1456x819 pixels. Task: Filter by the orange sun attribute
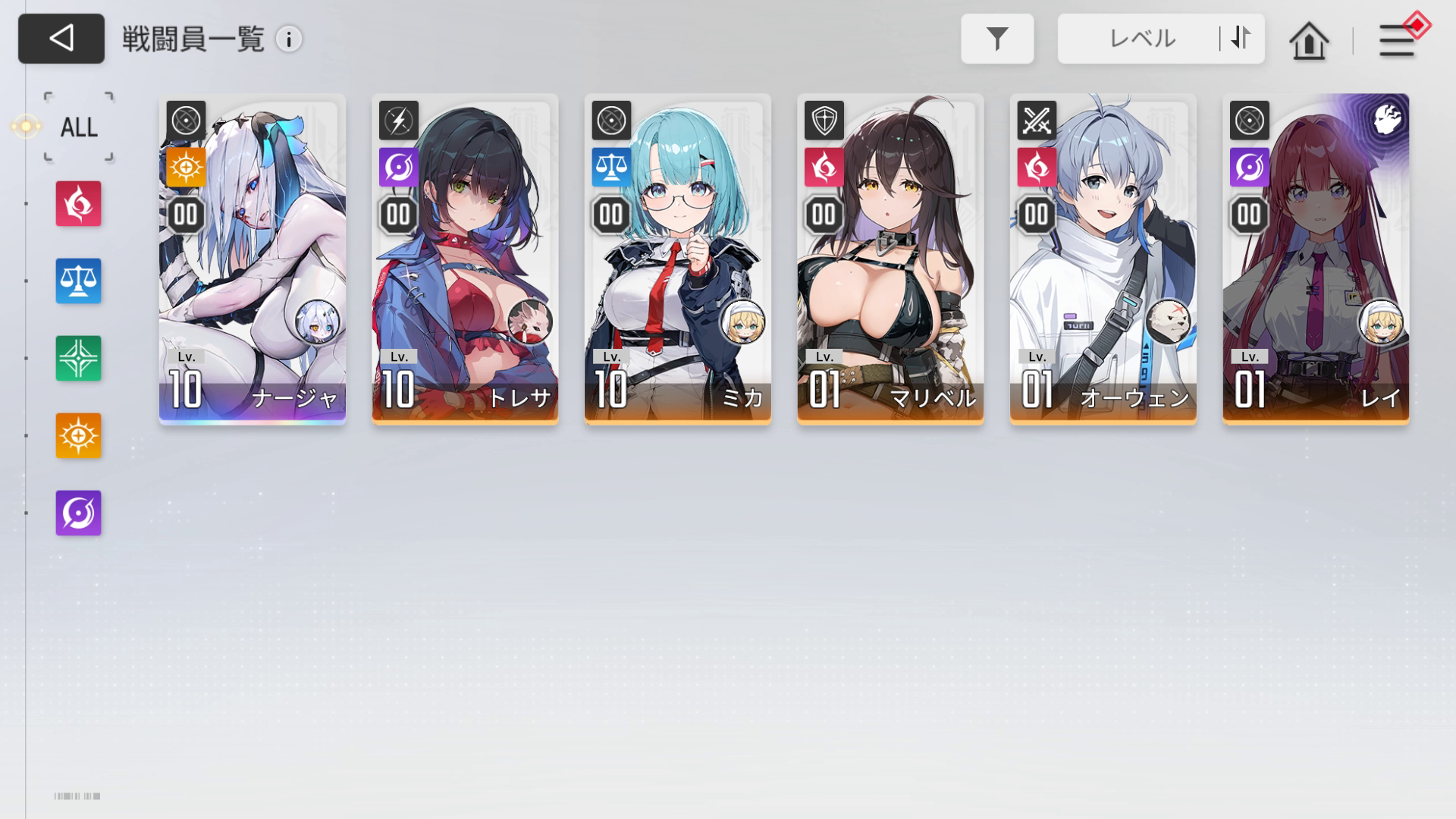click(78, 435)
